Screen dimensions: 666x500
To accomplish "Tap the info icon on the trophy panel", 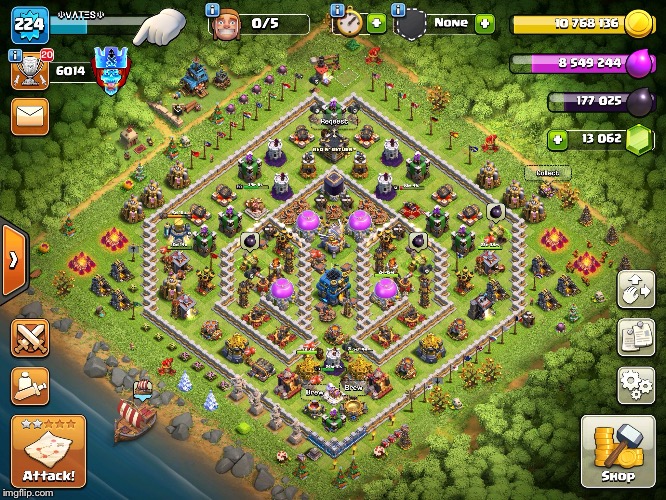I will click(x=14, y=56).
